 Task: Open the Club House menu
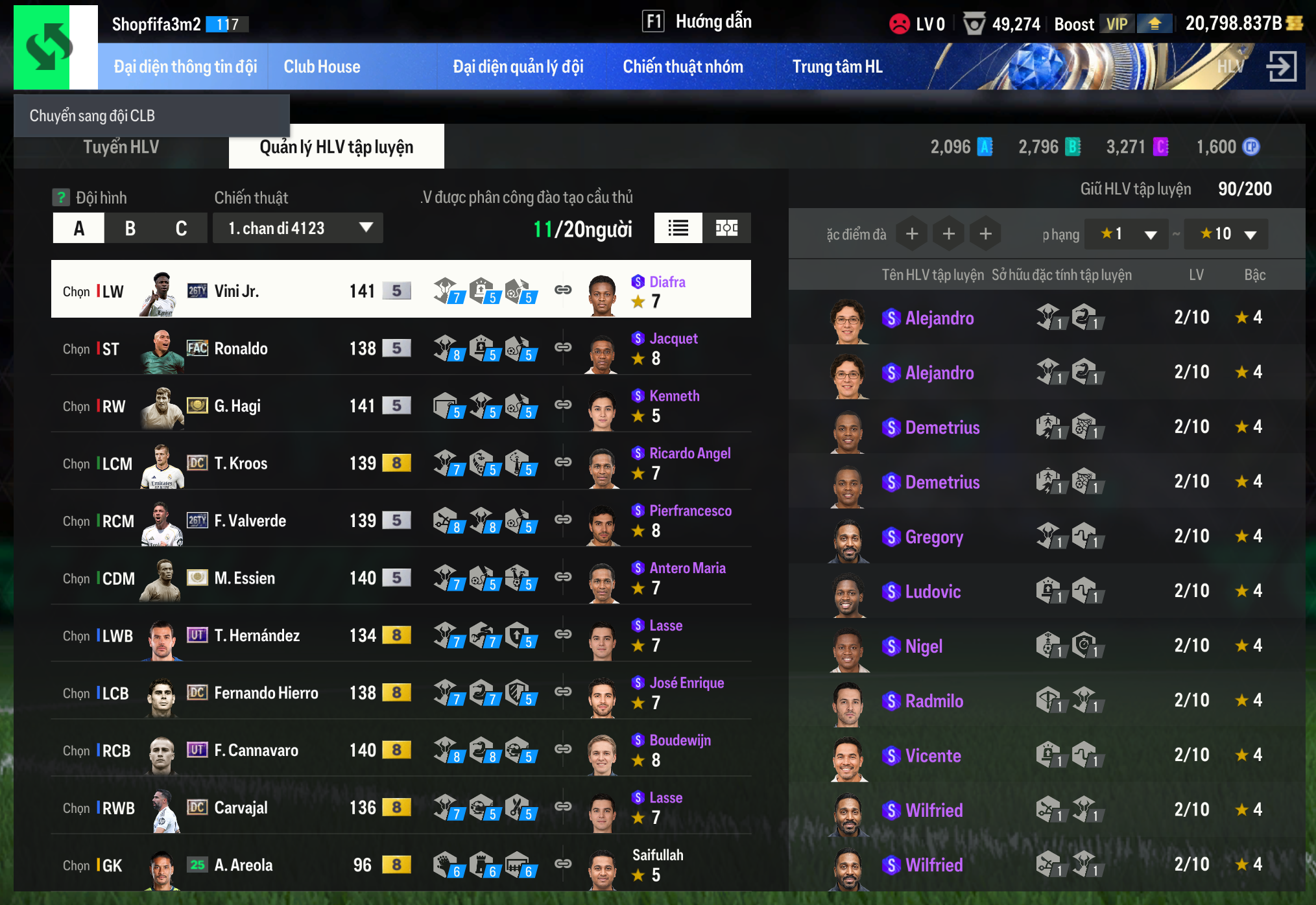pos(322,67)
